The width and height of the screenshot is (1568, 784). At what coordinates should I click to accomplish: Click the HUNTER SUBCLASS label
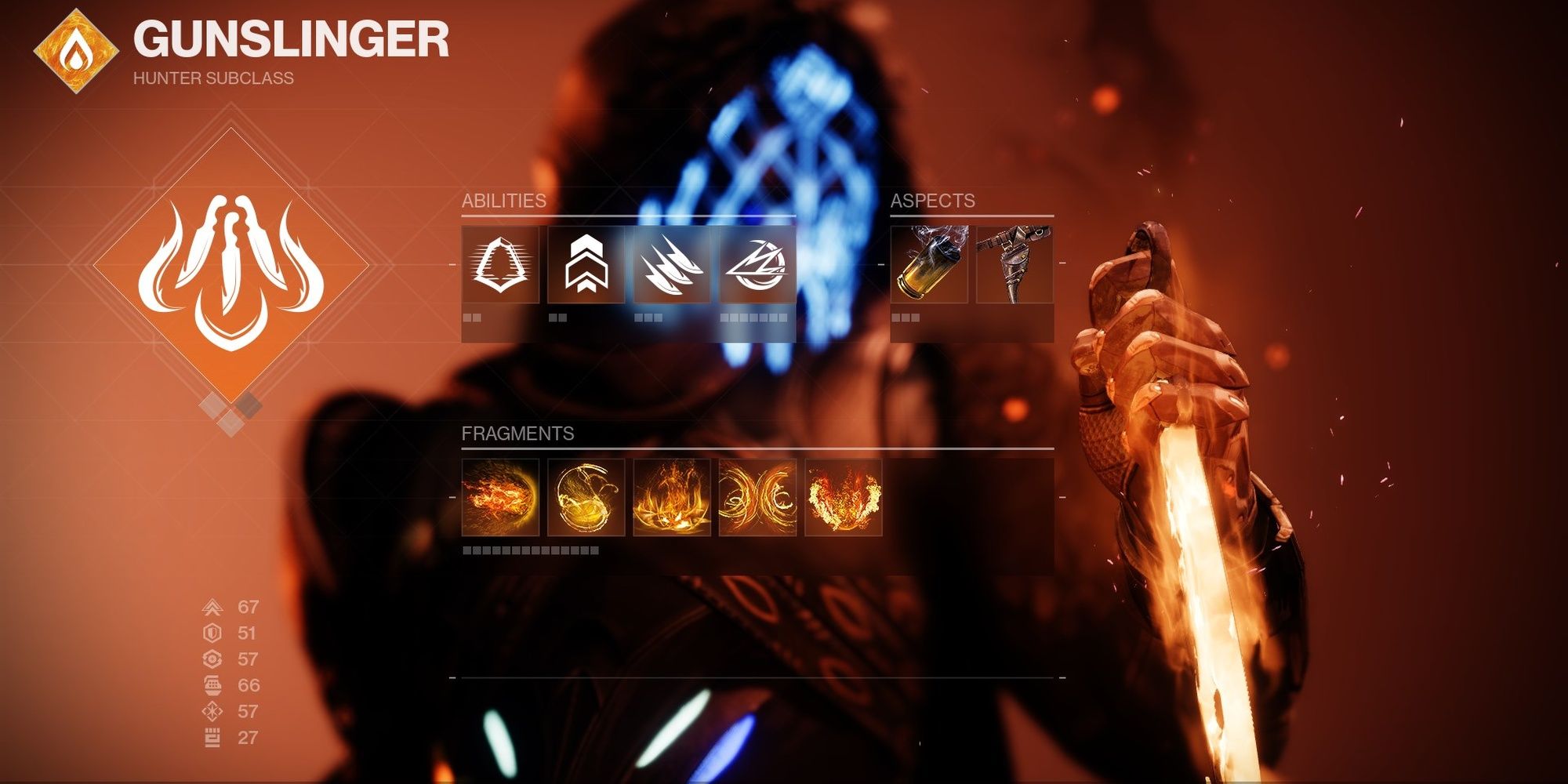click(212, 78)
